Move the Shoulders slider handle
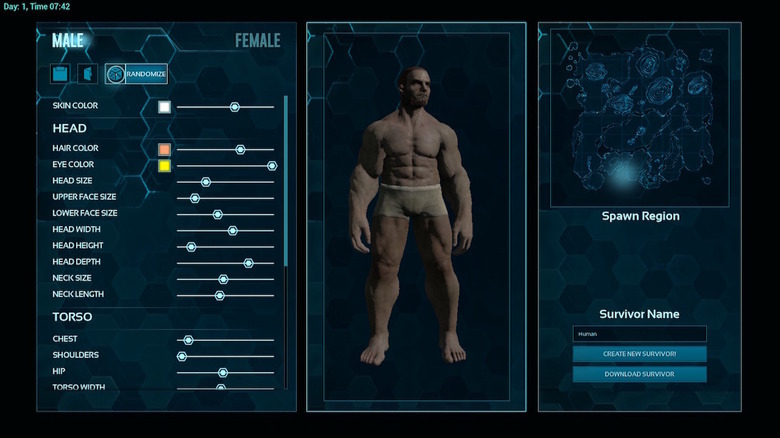 (182, 356)
